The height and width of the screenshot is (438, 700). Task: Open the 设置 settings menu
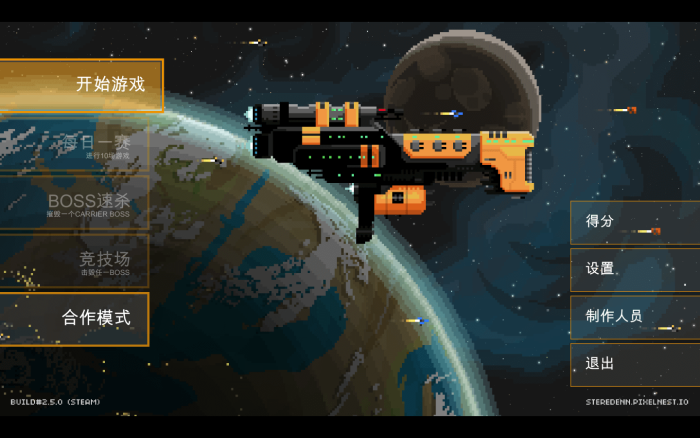pyautogui.click(x=634, y=269)
